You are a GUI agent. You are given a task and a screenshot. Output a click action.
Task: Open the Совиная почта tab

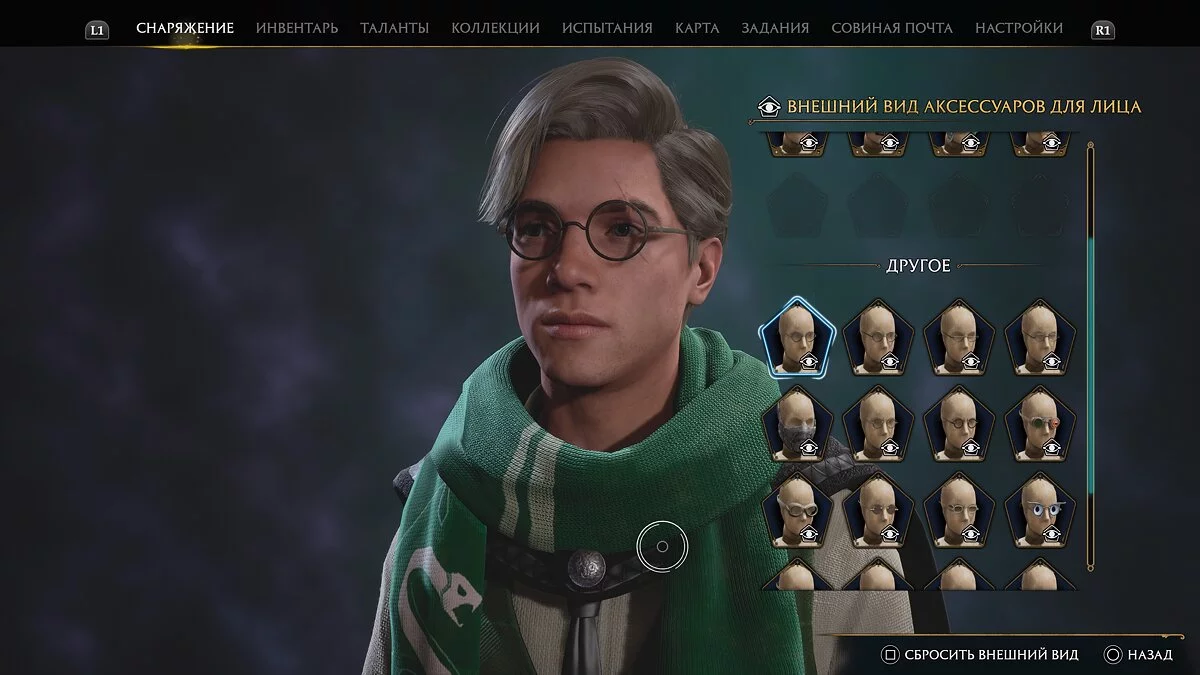[892, 28]
